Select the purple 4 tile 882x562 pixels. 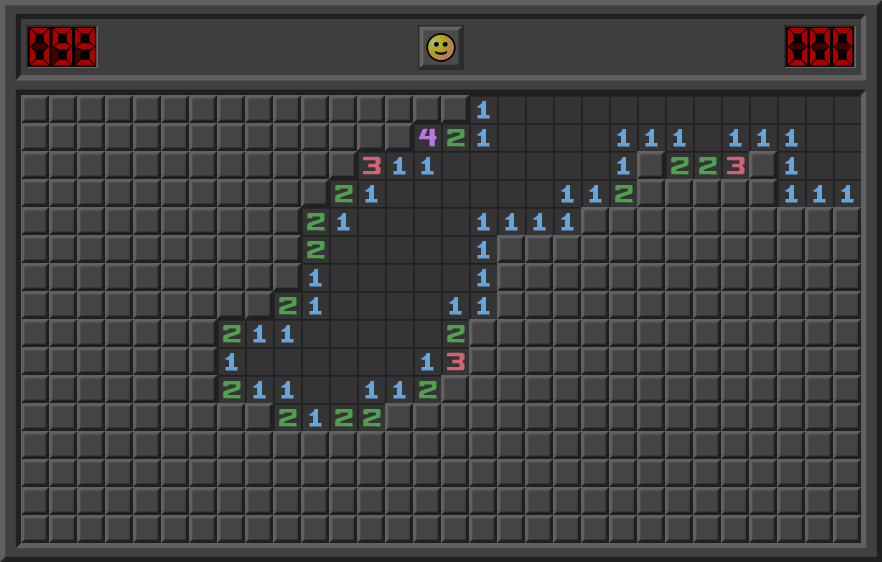pos(428,137)
